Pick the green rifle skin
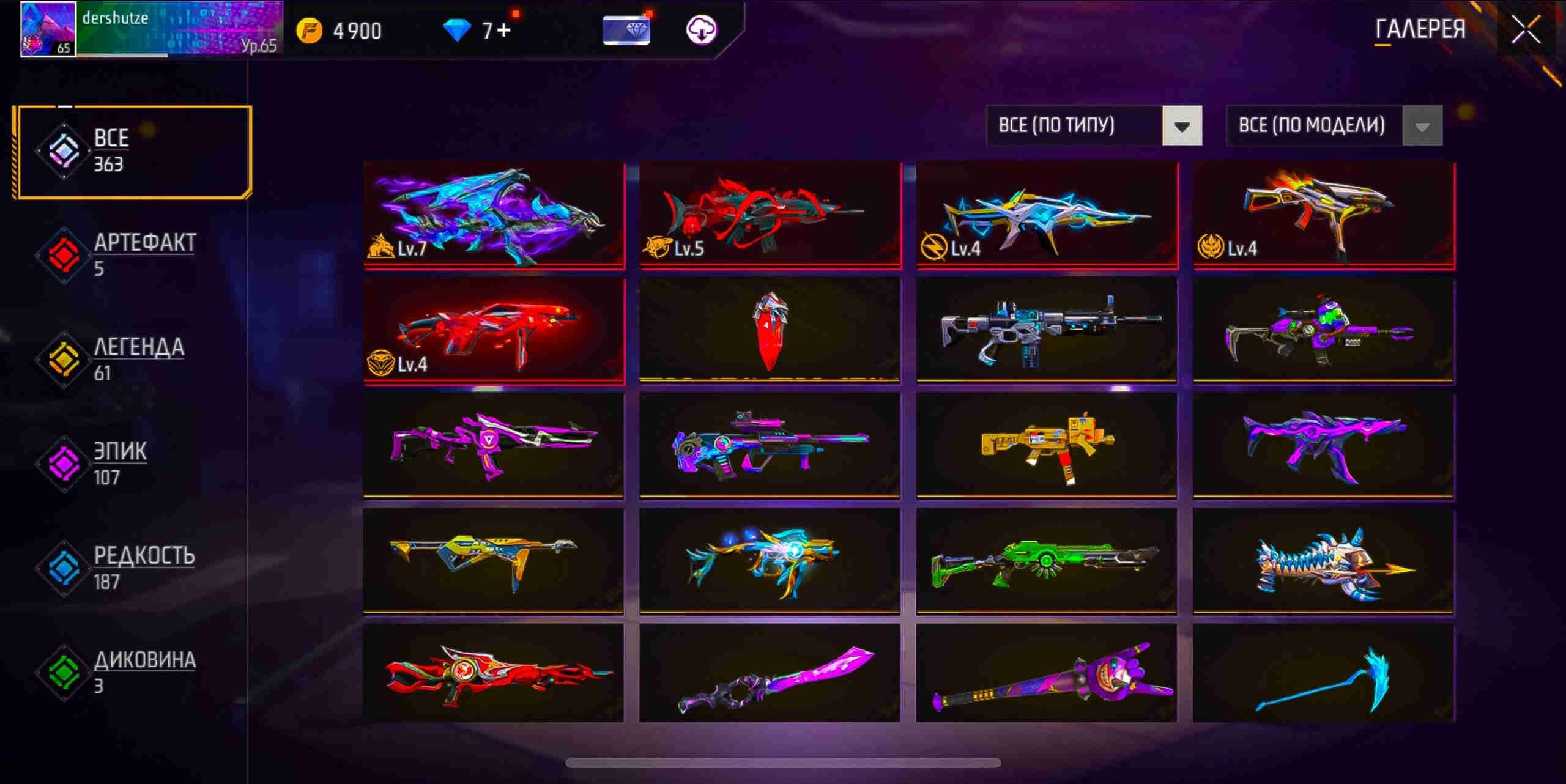This screenshot has width=1566, height=784. click(1046, 560)
